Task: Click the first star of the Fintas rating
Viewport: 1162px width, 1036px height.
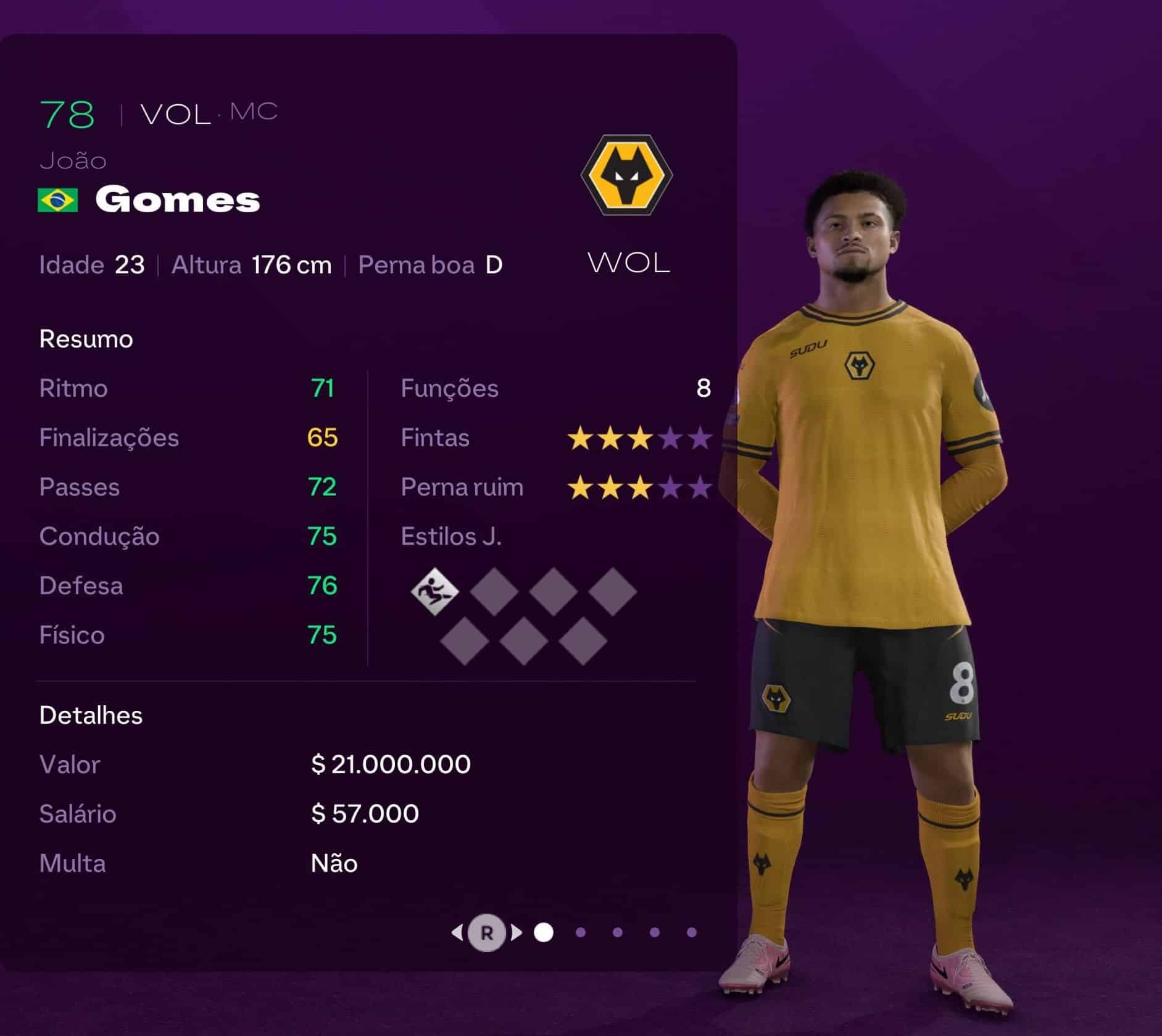Action: (x=581, y=438)
